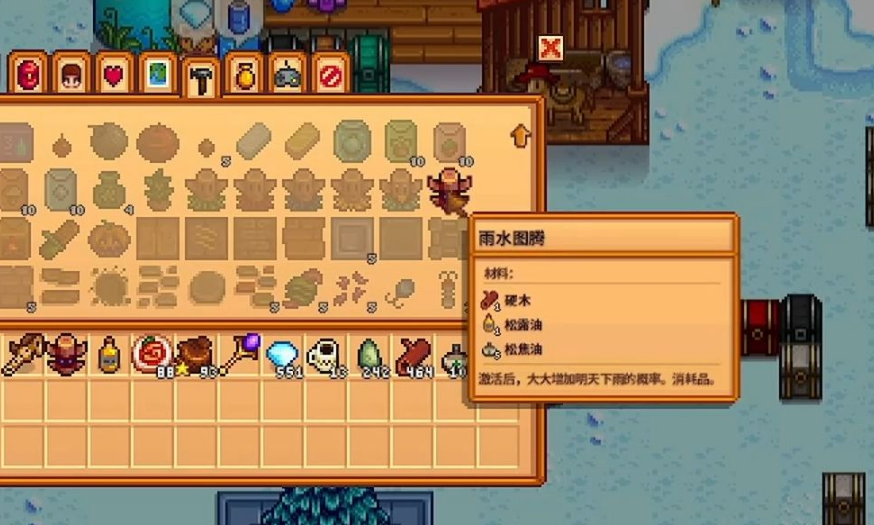The image size is (874, 525).
Task: Click the orange scroll-up arrow in crafting list
Action: 520,135
